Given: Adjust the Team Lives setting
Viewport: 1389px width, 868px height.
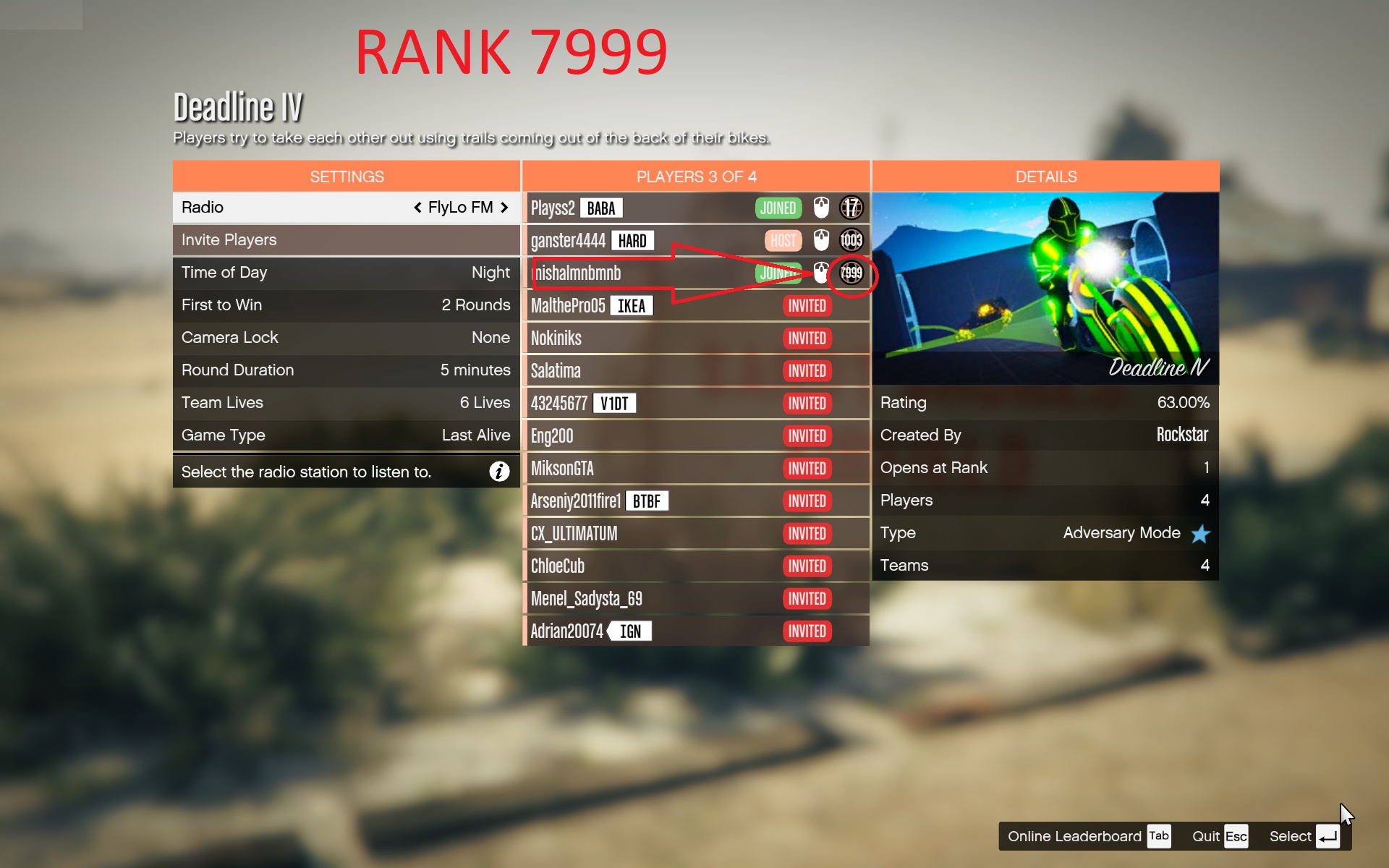Looking at the screenshot, I should [x=346, y=402].
